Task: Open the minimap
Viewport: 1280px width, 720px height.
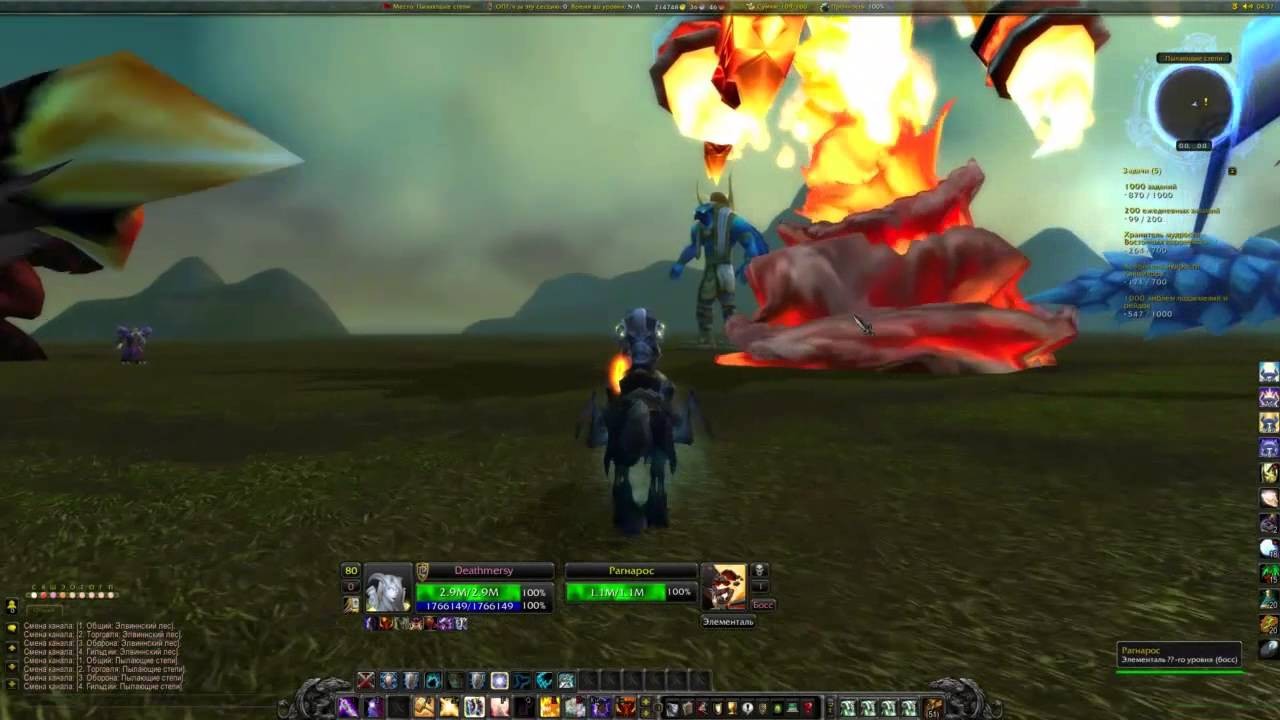Action: coord(1194,103)
